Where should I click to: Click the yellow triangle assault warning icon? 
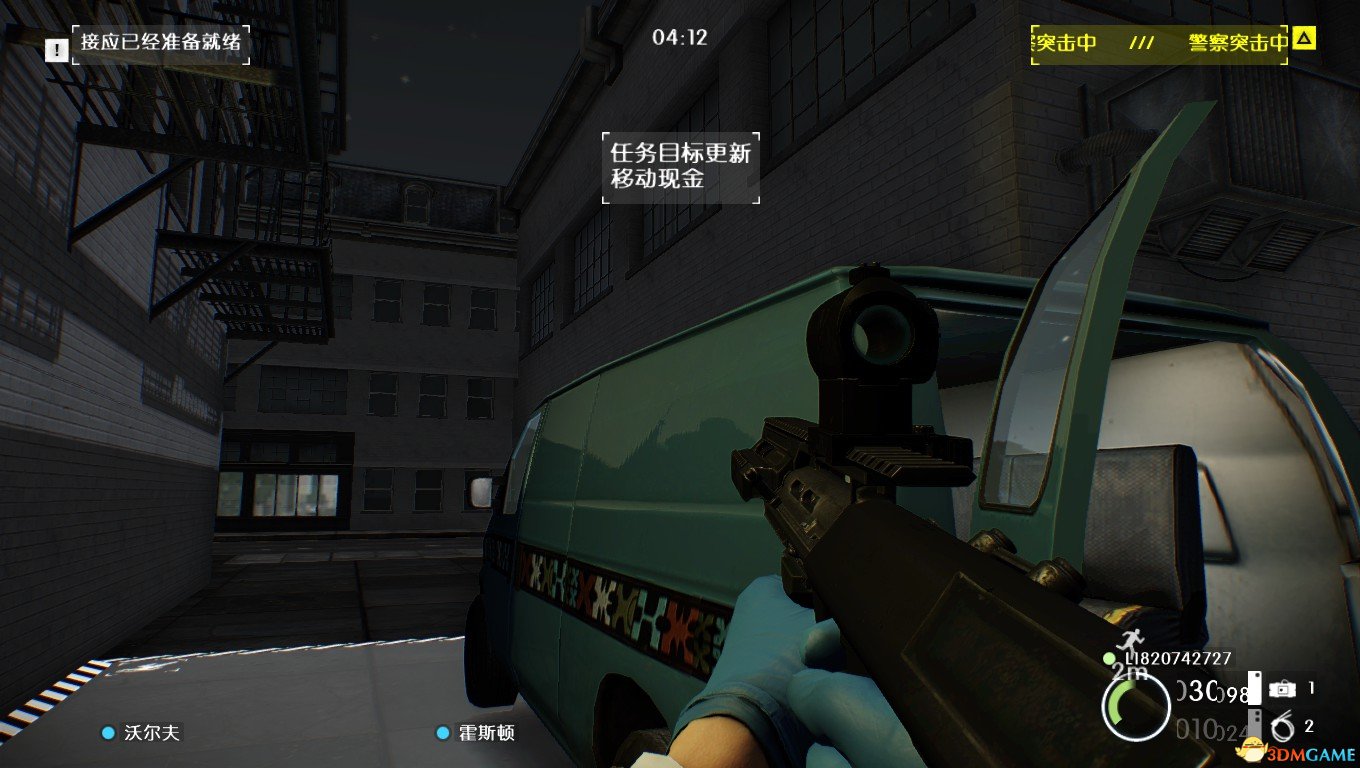(x=1303, y=40)
